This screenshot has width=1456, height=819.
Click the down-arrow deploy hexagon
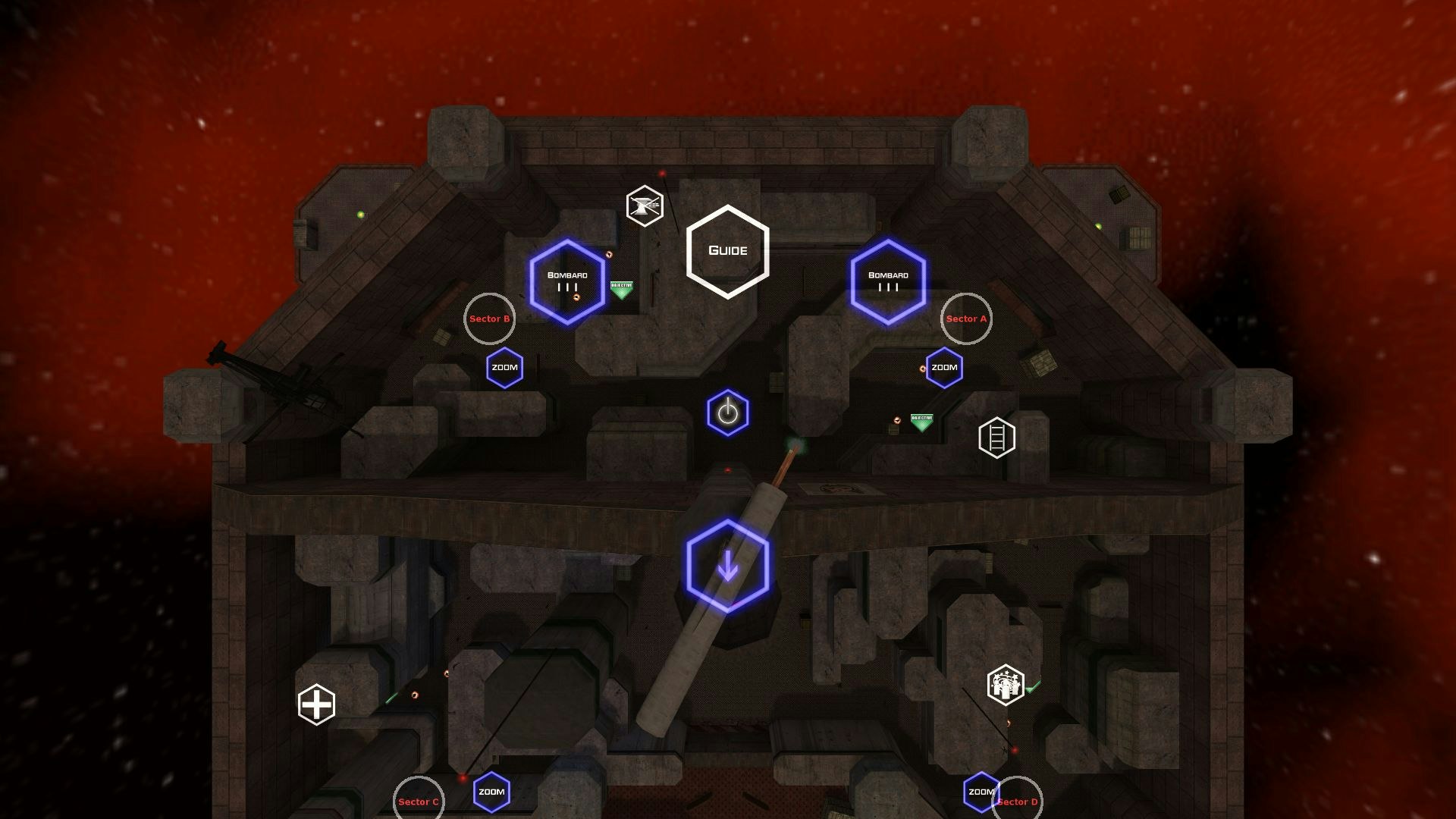pos(729,566)
